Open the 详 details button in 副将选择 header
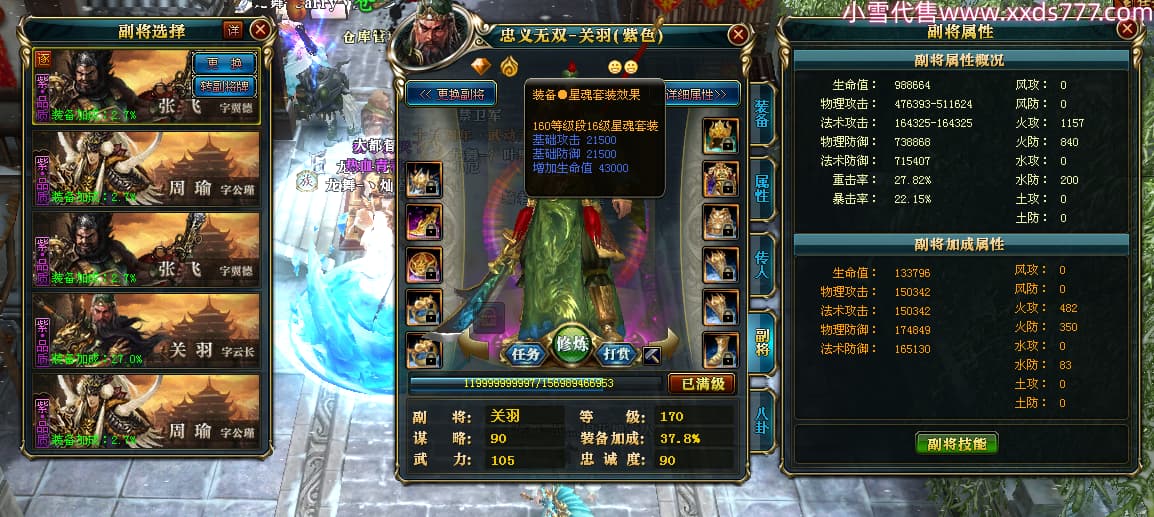This screenshot has height=517, width=1154. [233, 30]
